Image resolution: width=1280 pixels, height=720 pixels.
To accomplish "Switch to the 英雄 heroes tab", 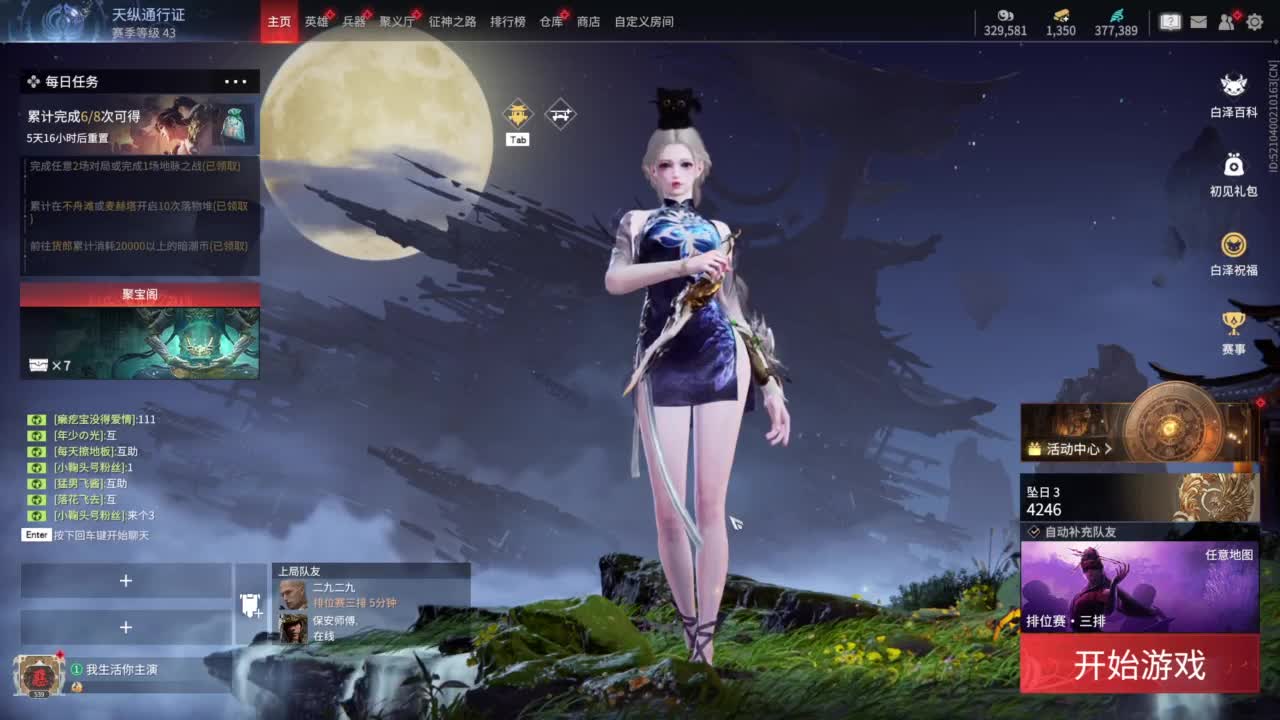I will coord(318,21).
